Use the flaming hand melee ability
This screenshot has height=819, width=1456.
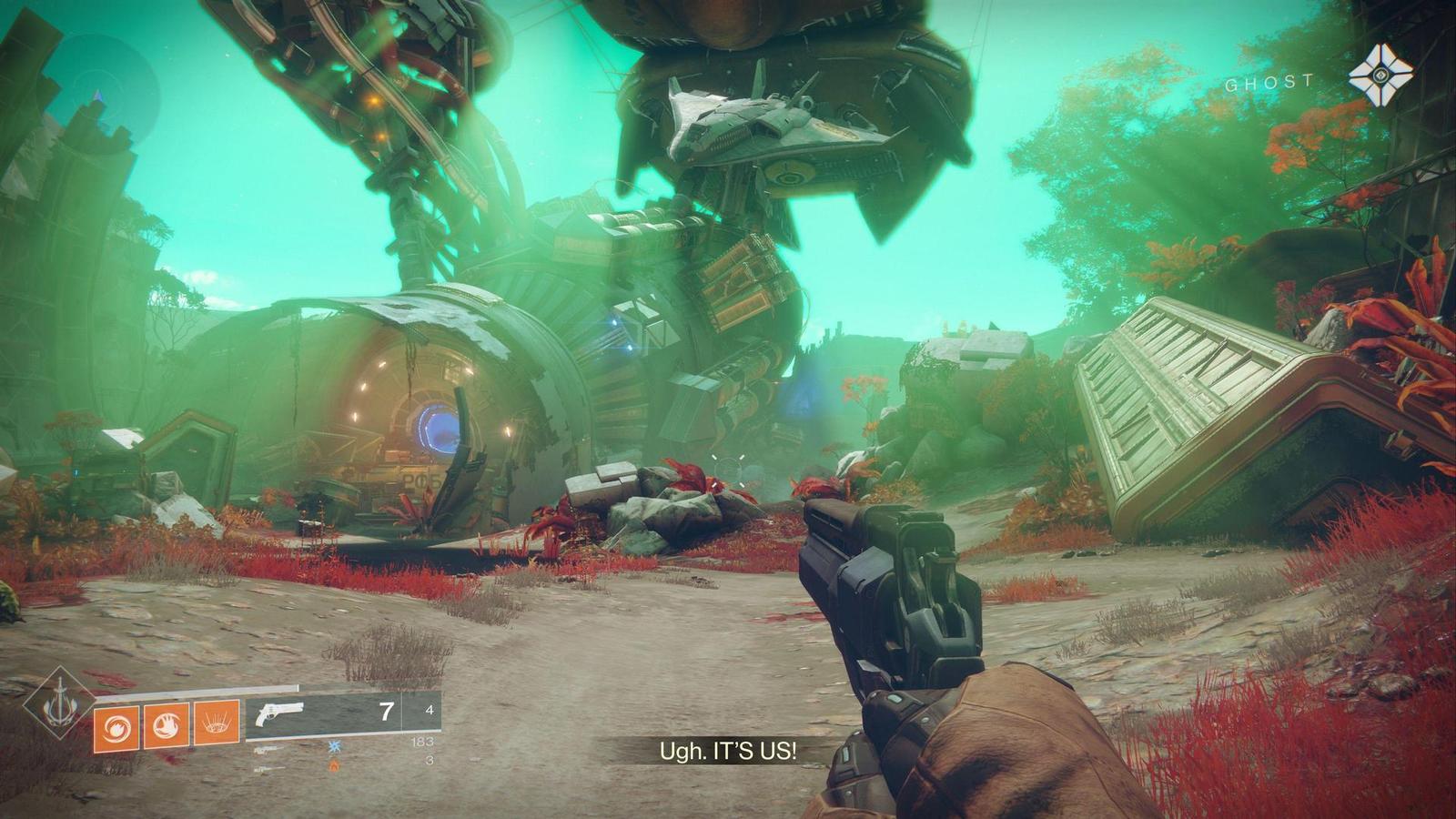167,724
